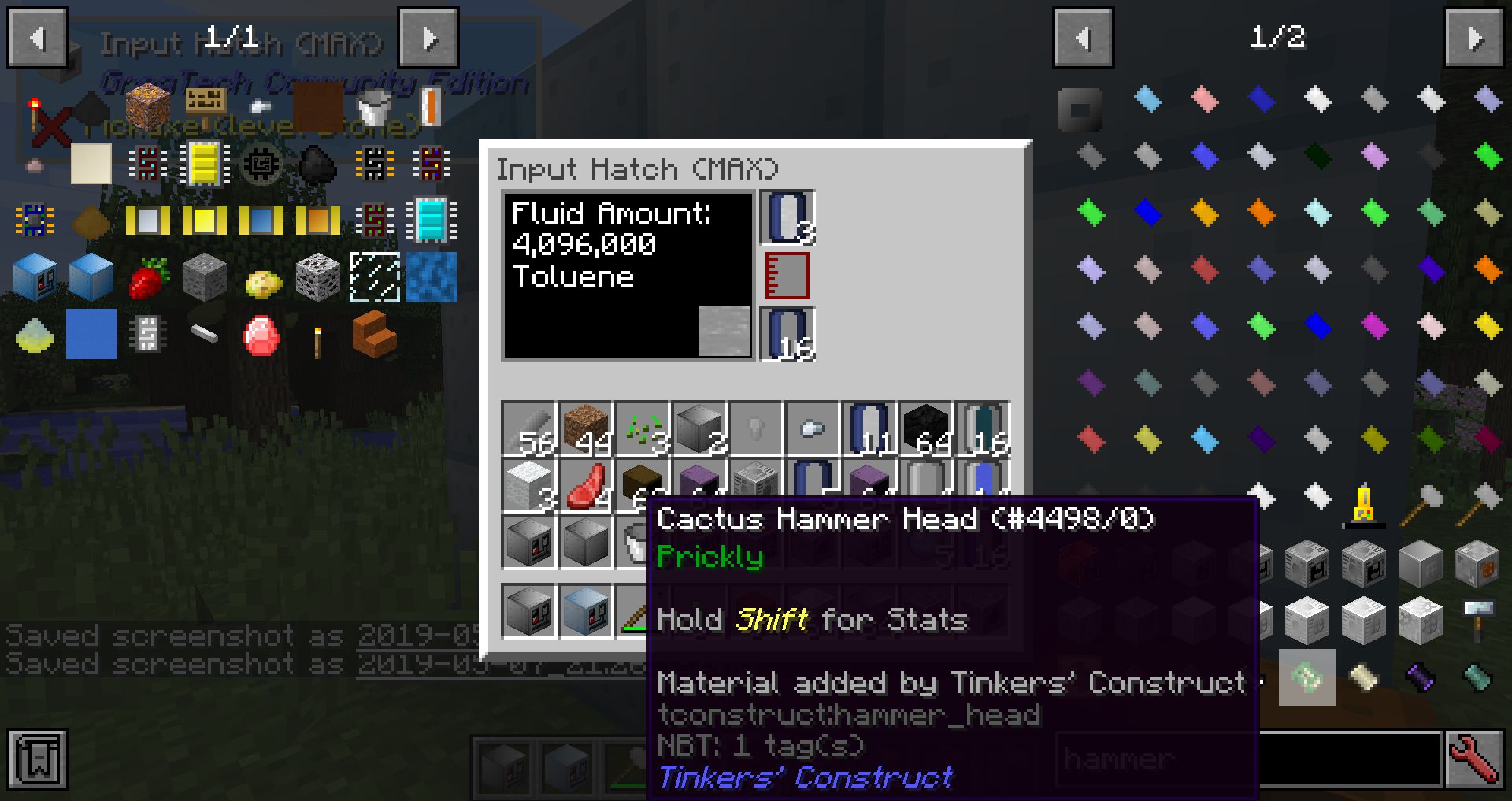The image size is (1512, 801).
Task: Go to next page of the right item list
Action: click(1473, 38)
